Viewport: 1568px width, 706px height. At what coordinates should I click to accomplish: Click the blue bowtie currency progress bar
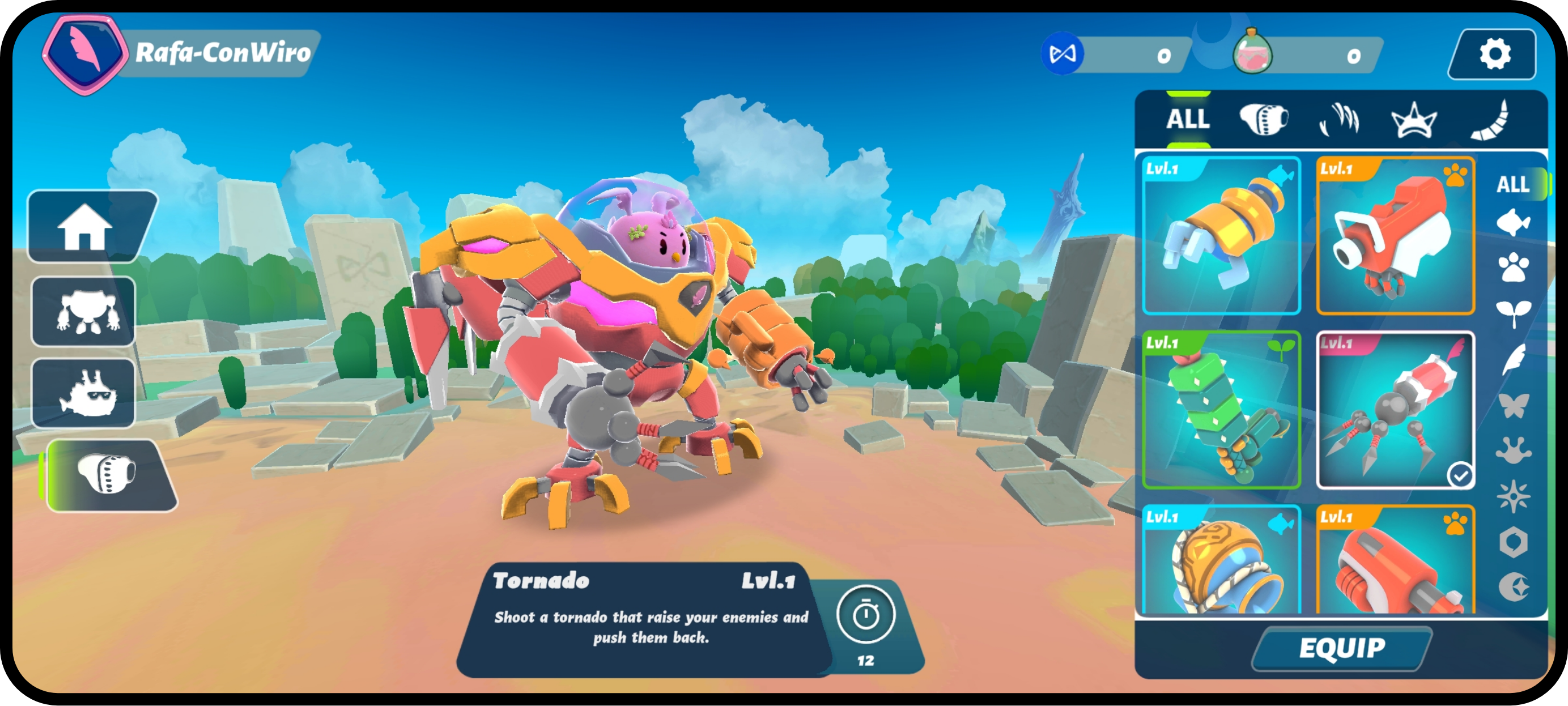click(x=1126, y=56)
